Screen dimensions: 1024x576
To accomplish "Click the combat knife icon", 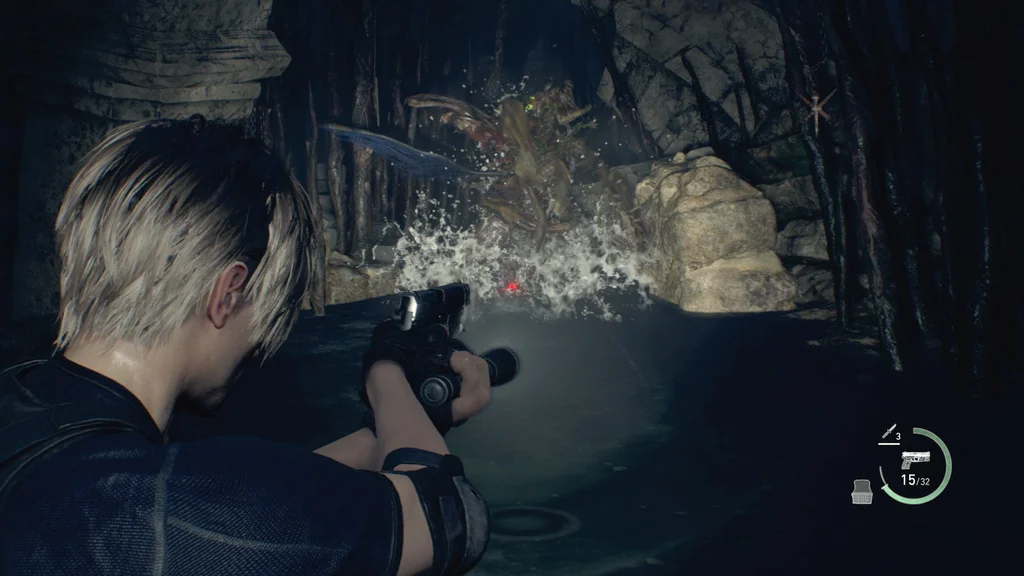I will pos(886,433).
